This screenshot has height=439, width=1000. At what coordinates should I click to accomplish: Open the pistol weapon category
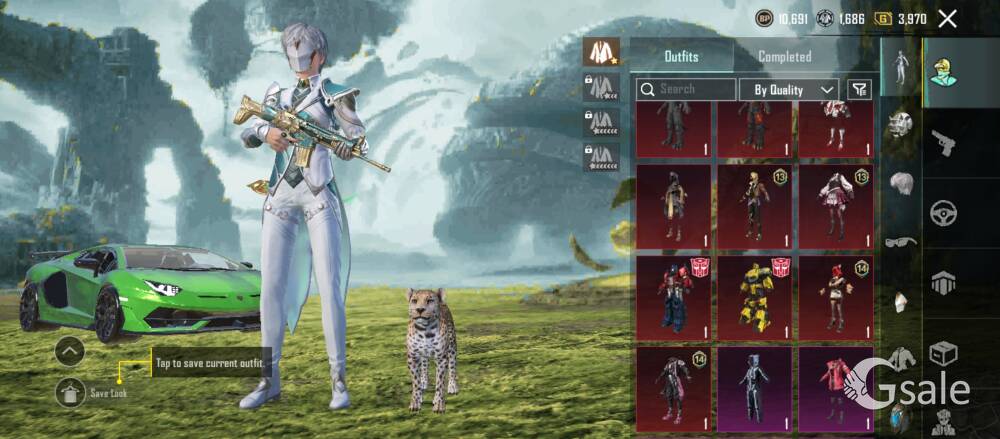click(944, 145)
